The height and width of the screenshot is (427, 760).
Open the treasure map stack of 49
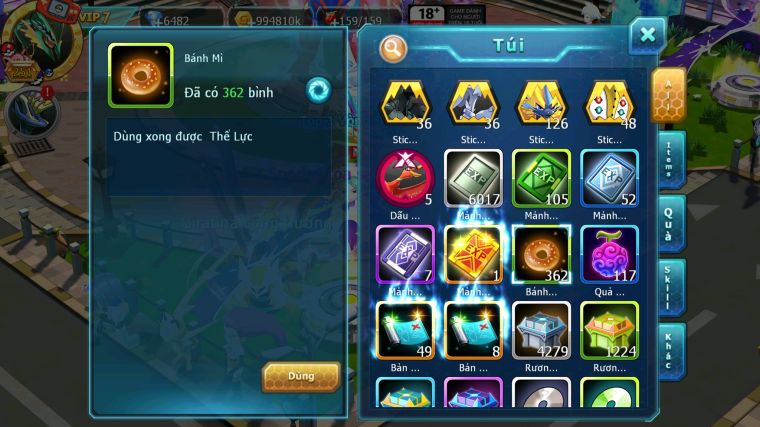(x=405, y=328)
